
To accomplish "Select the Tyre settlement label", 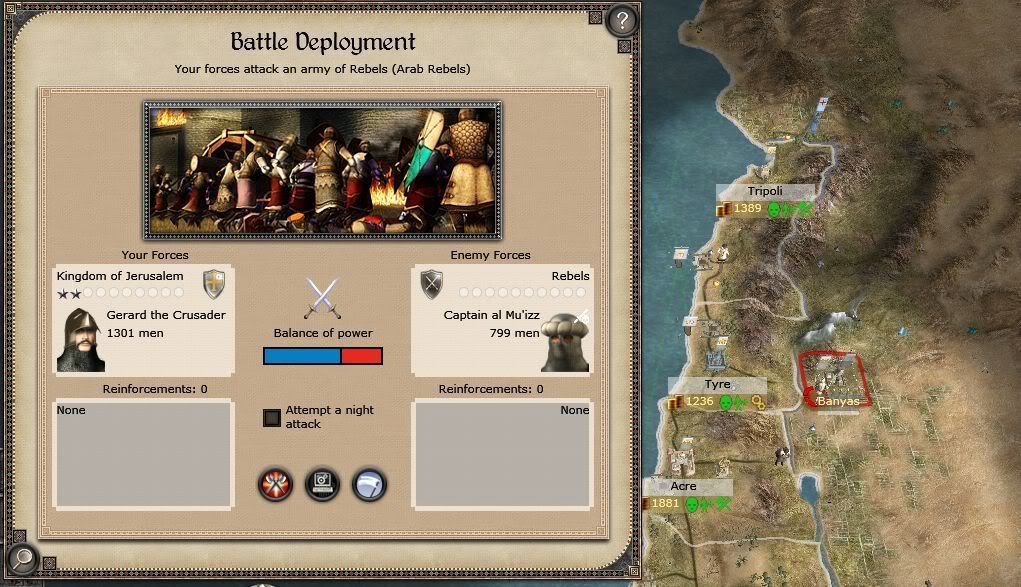I will click(x=717, y=385).
